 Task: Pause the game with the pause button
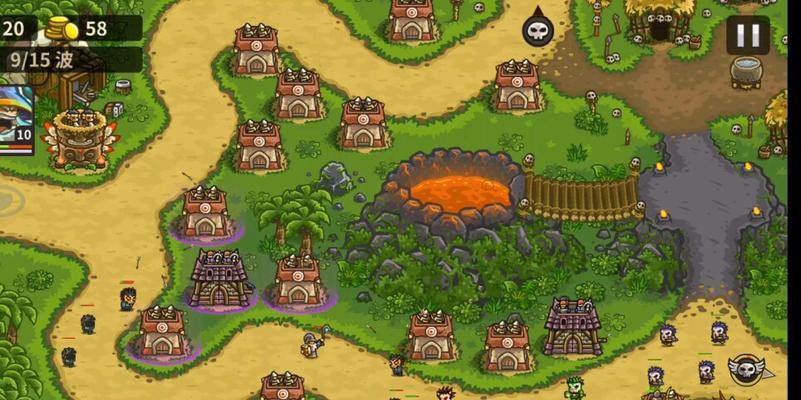[x=747, y=35]
